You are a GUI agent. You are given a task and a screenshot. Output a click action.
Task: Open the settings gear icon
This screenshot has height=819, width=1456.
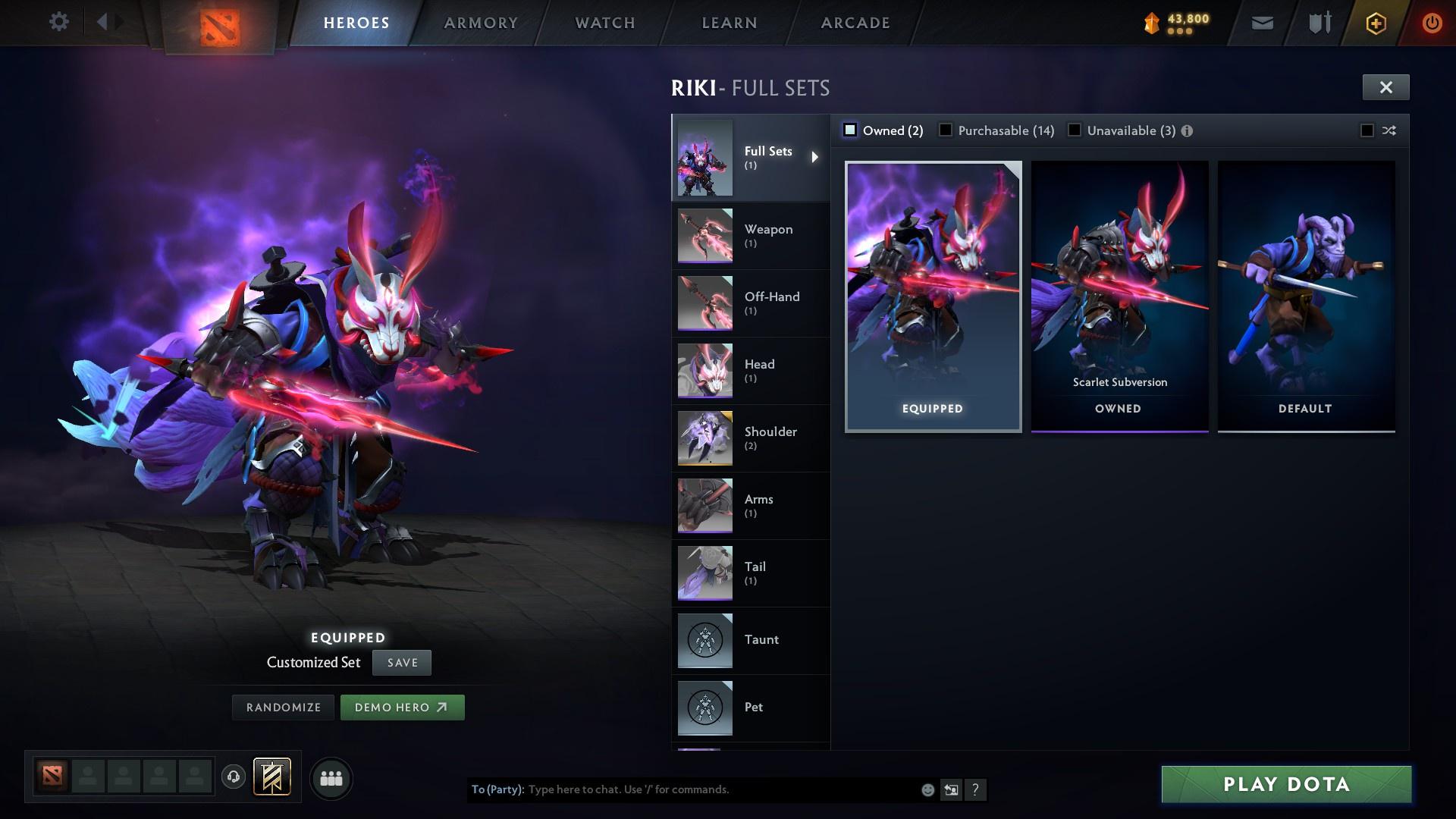point(58,21)
